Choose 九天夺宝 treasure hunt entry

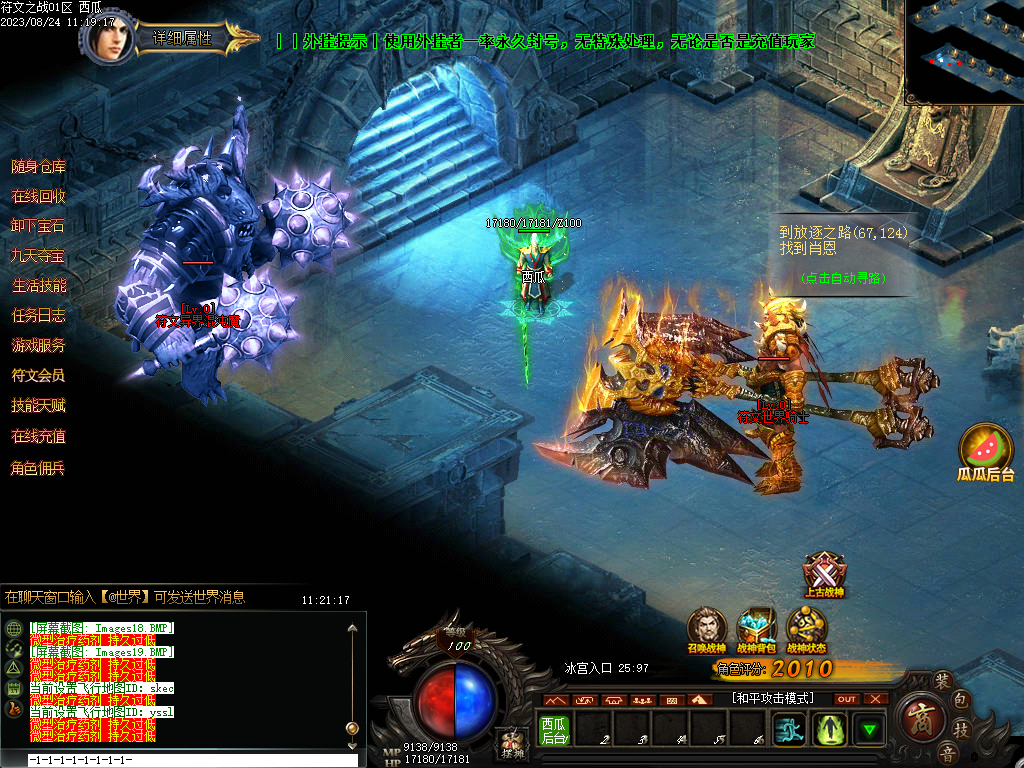pos(38,256)
